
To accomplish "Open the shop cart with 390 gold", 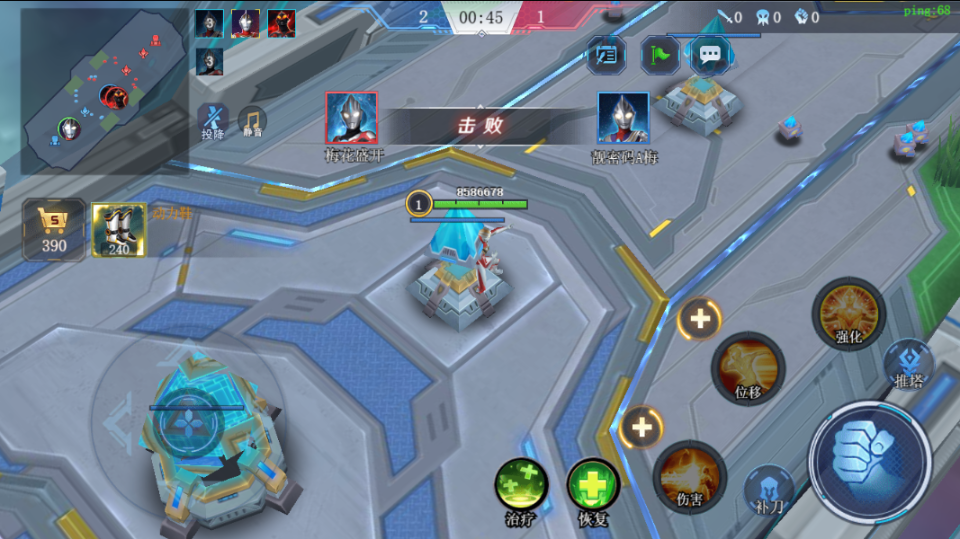I will coord(54,229).
